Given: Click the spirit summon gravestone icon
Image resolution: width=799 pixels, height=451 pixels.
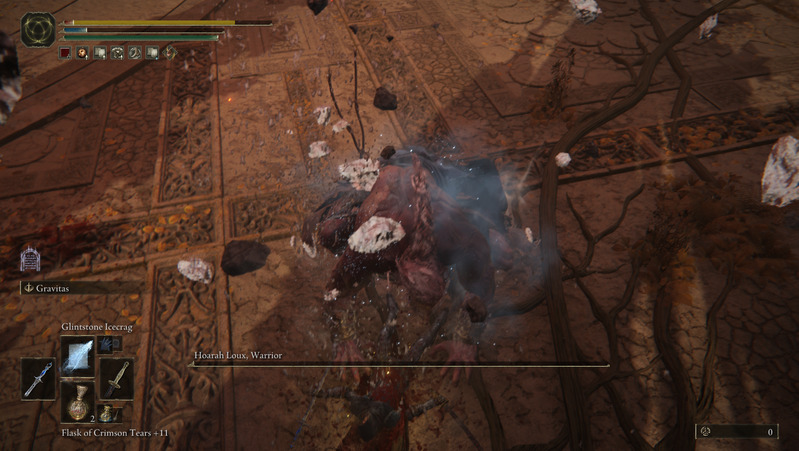Looking at the screenshot, I should [30, 261].
